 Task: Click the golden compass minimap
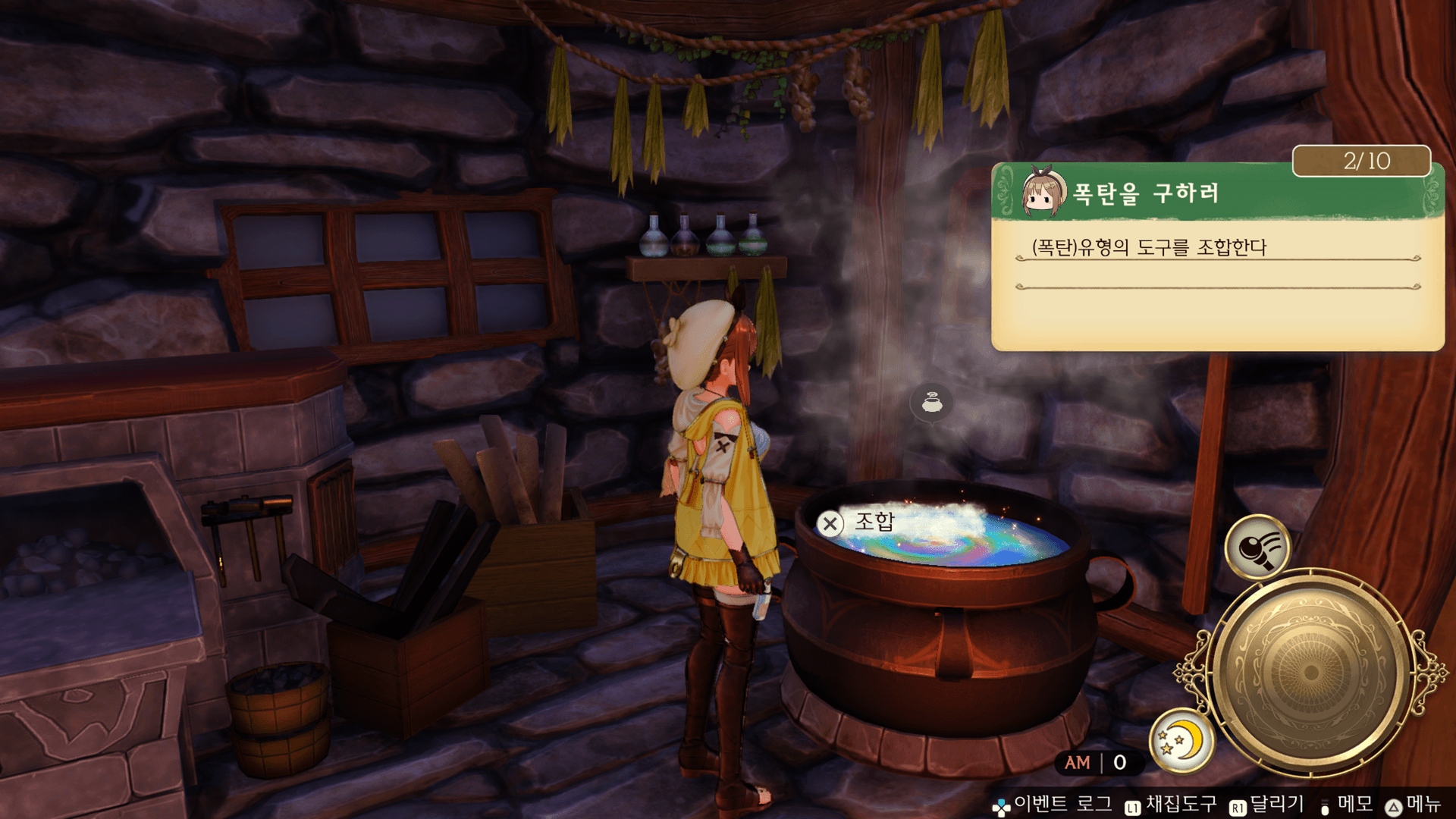pos(1310,672)
